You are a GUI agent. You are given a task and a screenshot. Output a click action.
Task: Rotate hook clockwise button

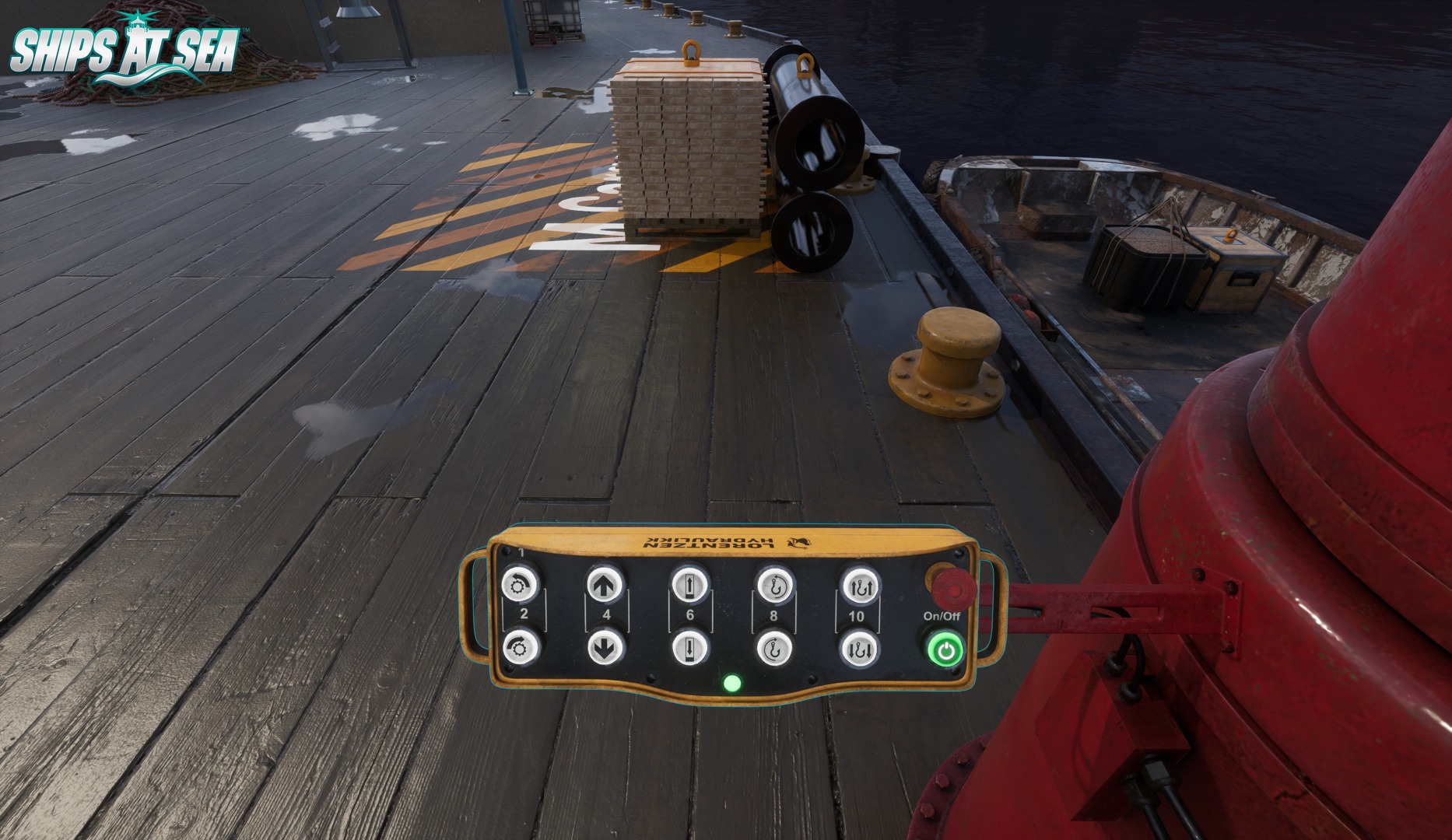tap(774, 647)
